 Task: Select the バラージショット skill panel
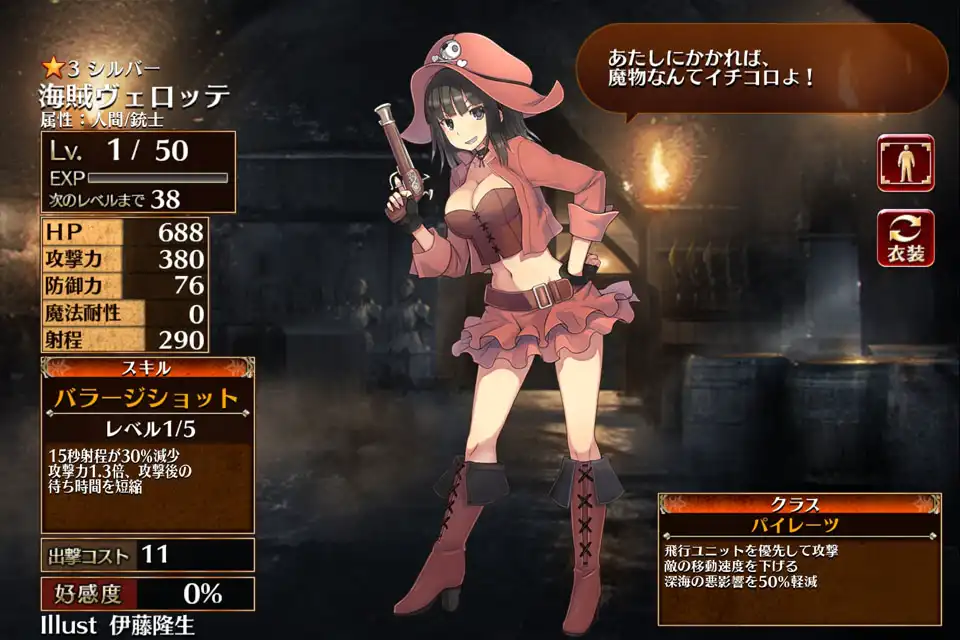(x=146, y=398)
